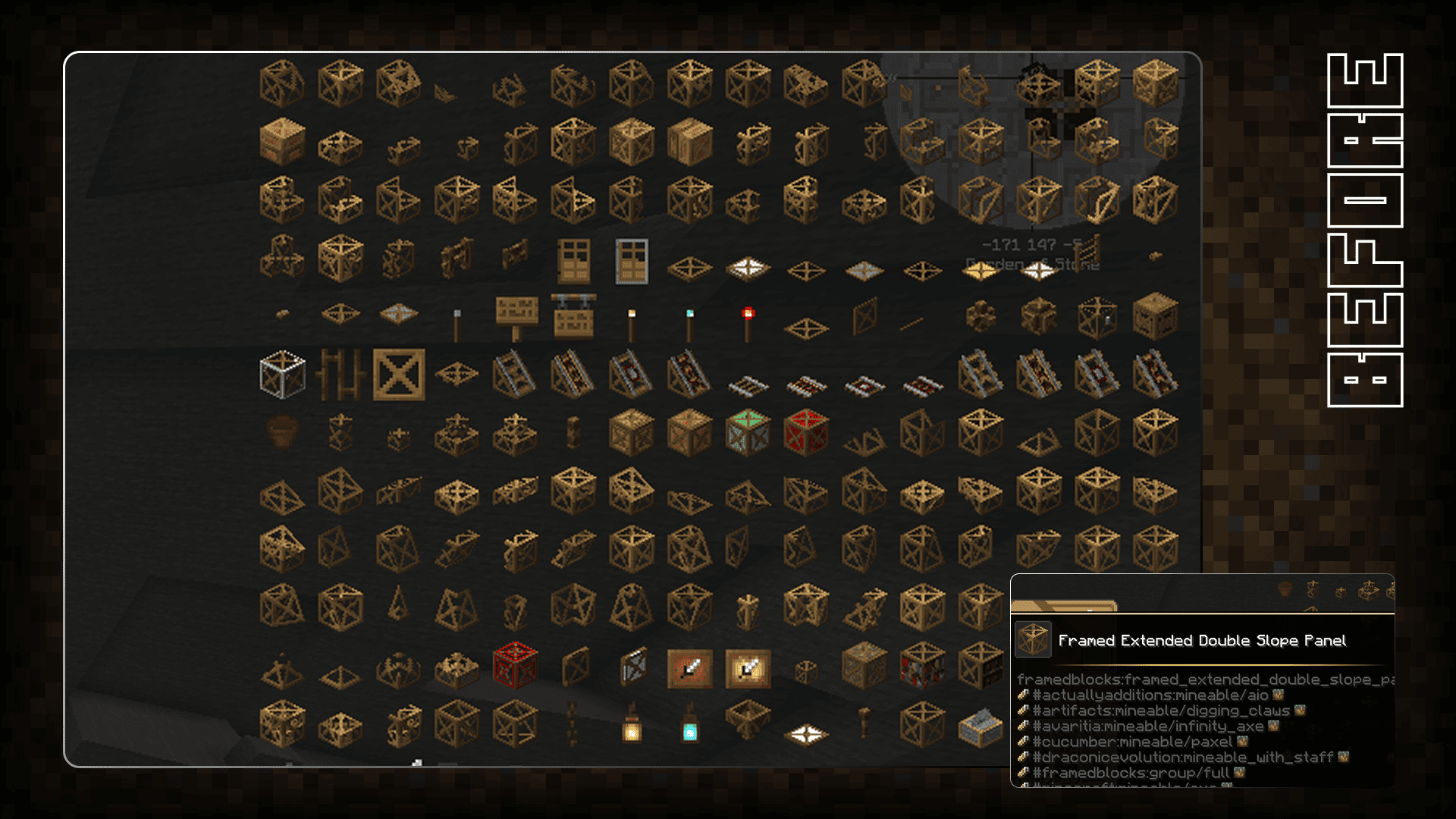The height and width of the screenshot is (819, 1456).
Task: Pick the green-topped framed cube
Action: pyautogui.click(x=748, y=432)
